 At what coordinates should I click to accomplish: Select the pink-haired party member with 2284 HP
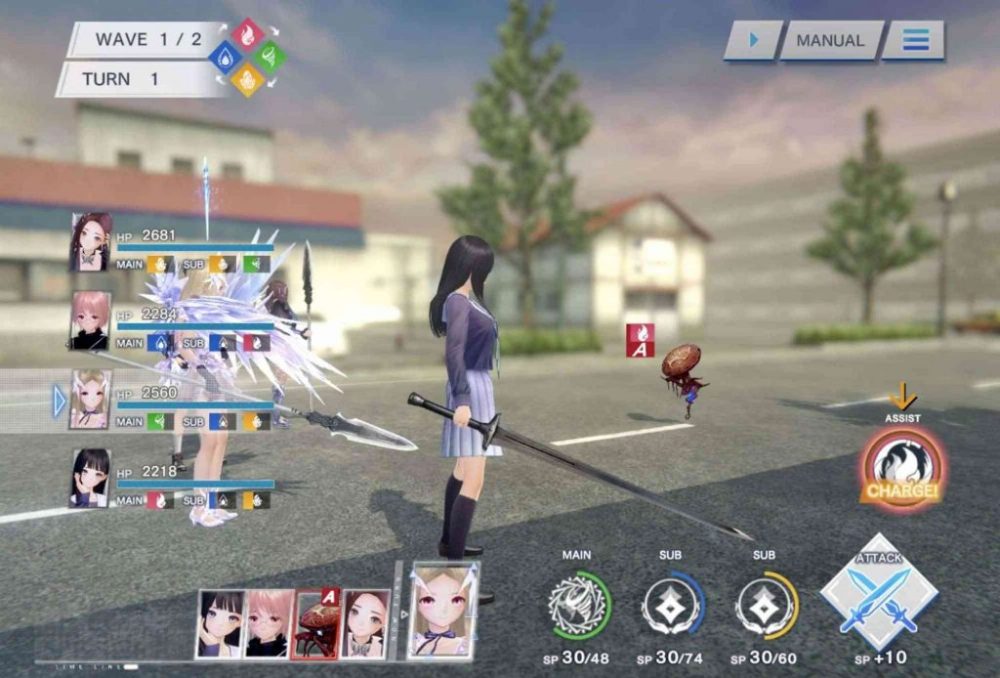(90, 320)
